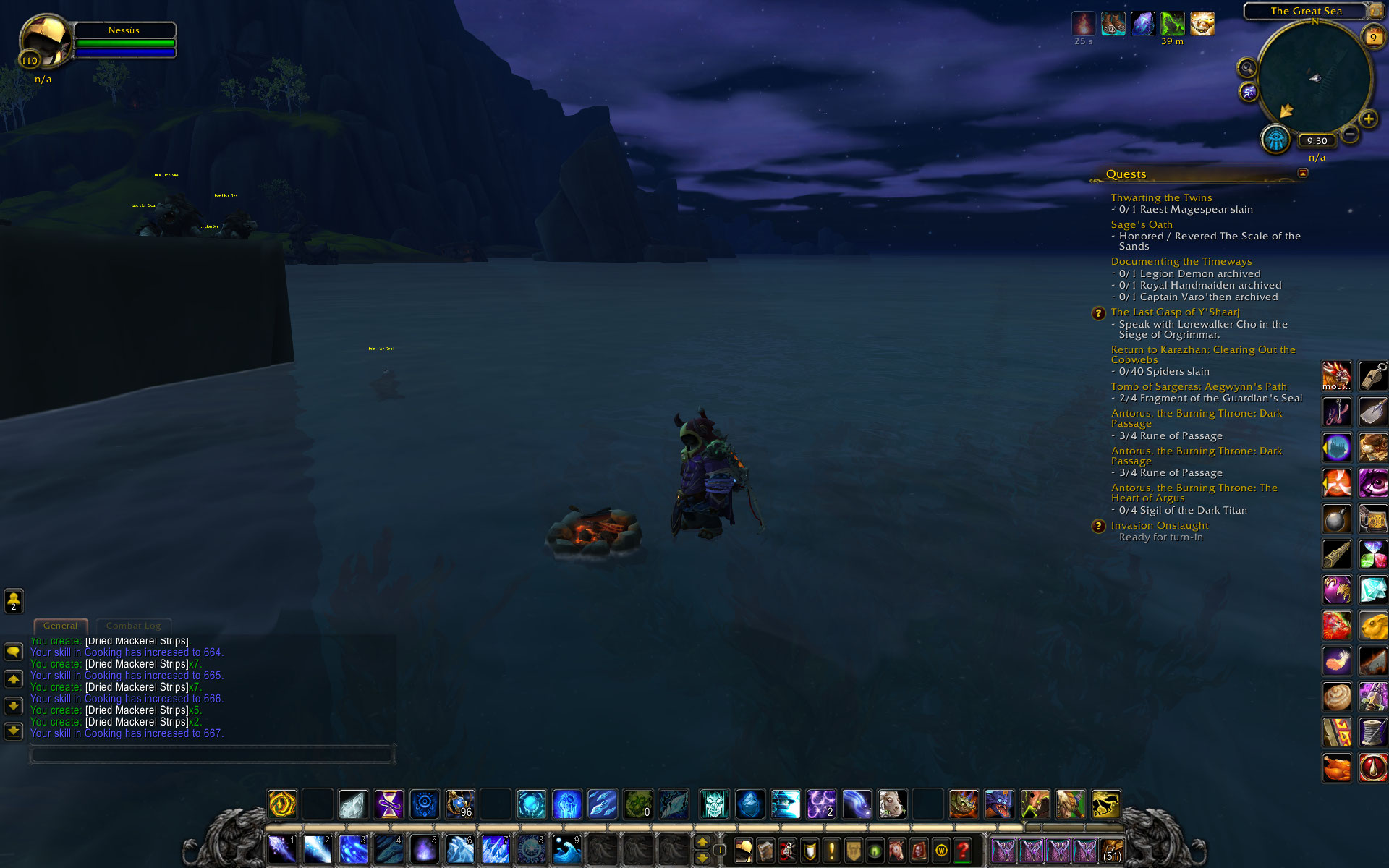Open the red question mark help button
The height and width of the screenshot is (868, 1389).
pyautogui.click(x=962, y=850)
